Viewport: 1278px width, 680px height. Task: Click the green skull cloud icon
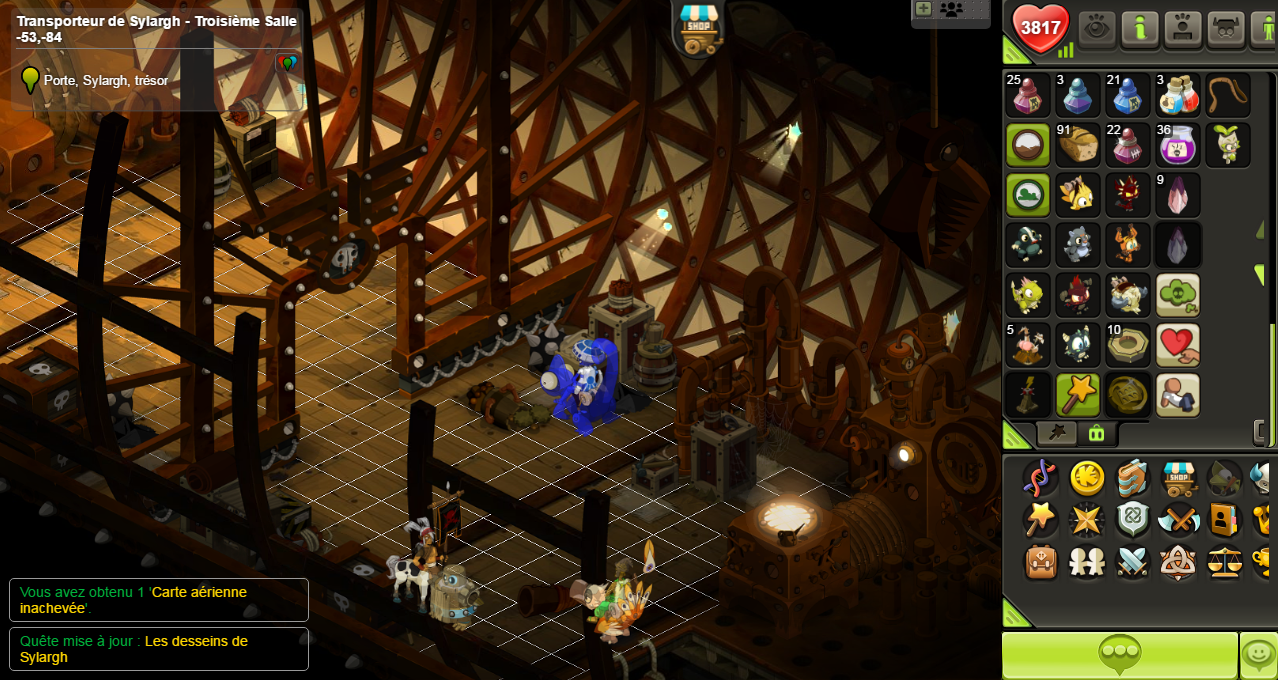pyautogui.click(x=1178, y=295)
